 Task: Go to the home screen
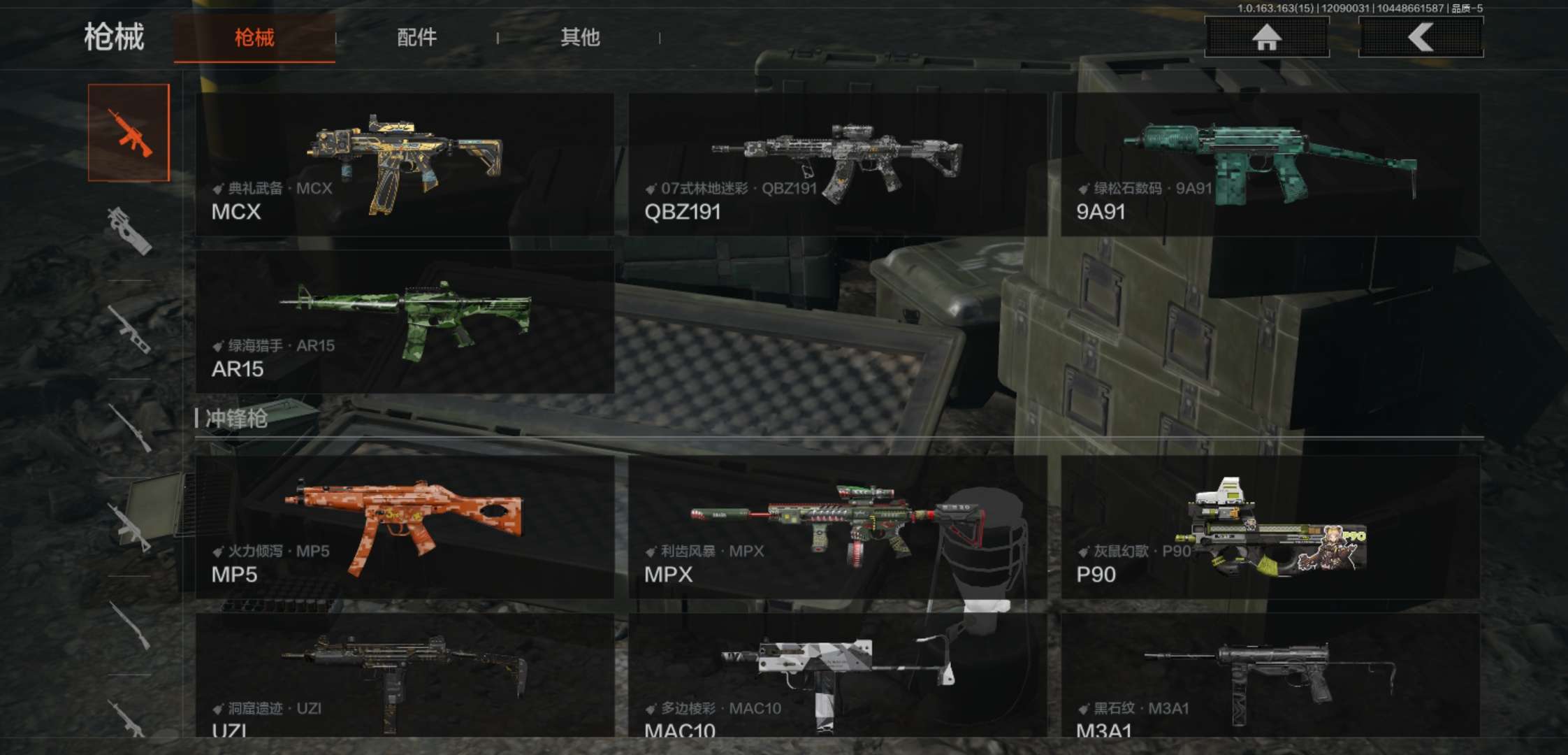[1266, 37]
